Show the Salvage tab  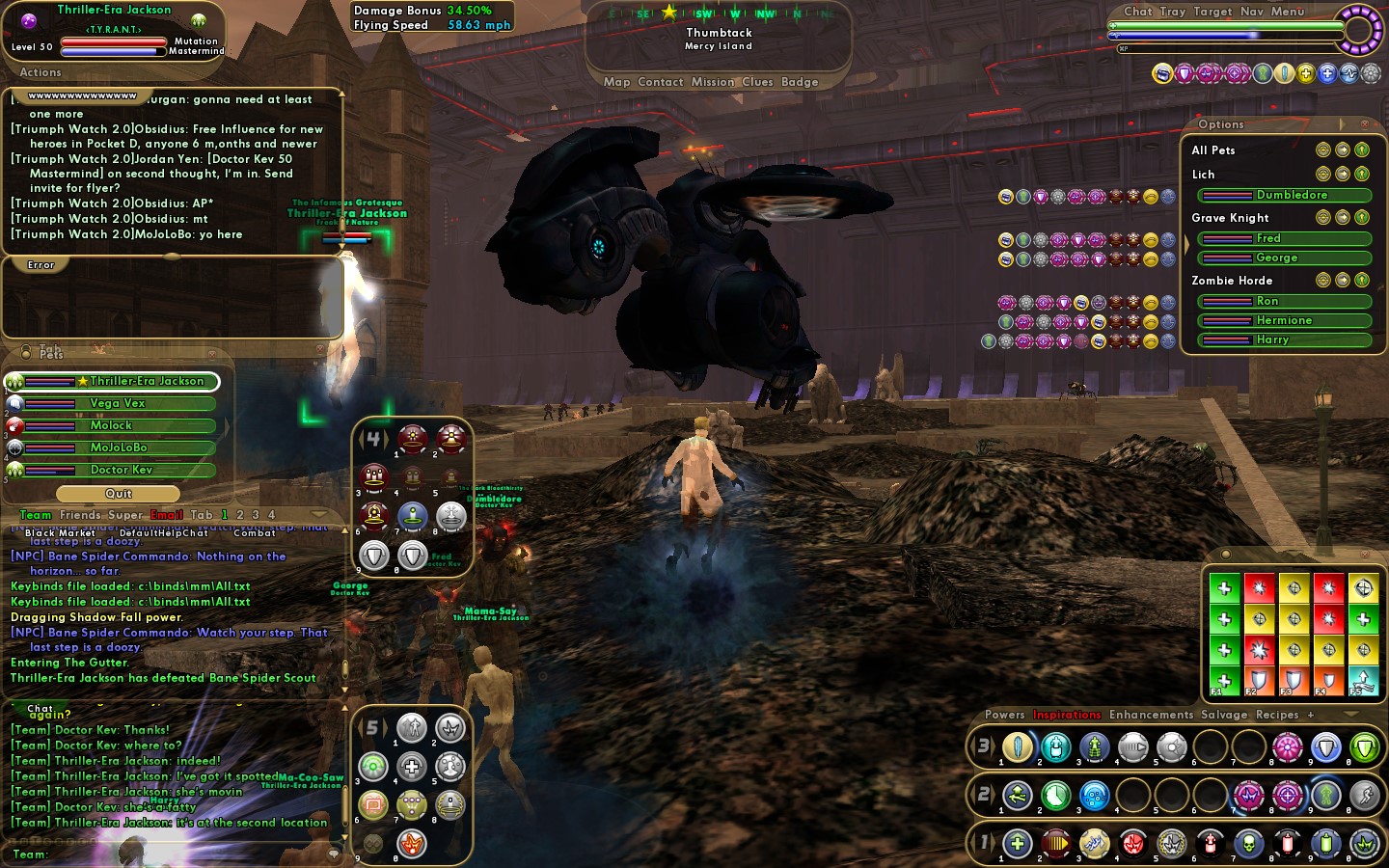point(1224,715)
